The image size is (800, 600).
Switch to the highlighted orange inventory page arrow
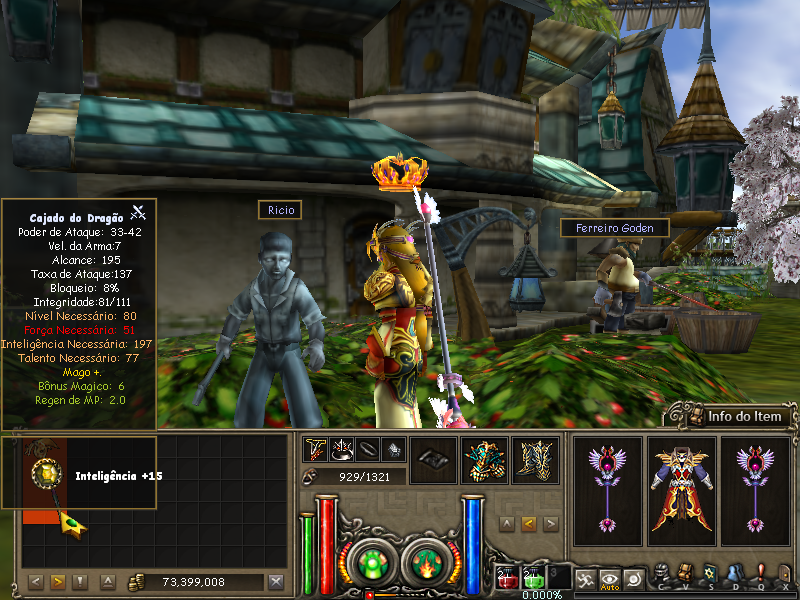[57, 582]
